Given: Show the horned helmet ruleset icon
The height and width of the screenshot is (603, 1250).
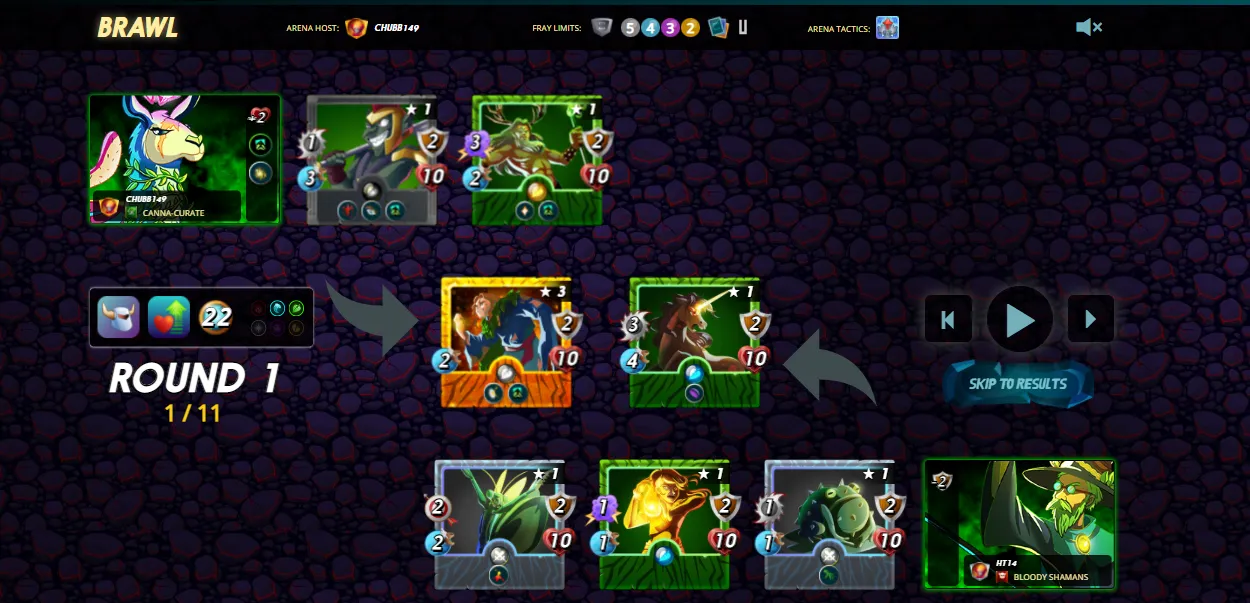Looking at the screenshot, I should click(119, 317).
